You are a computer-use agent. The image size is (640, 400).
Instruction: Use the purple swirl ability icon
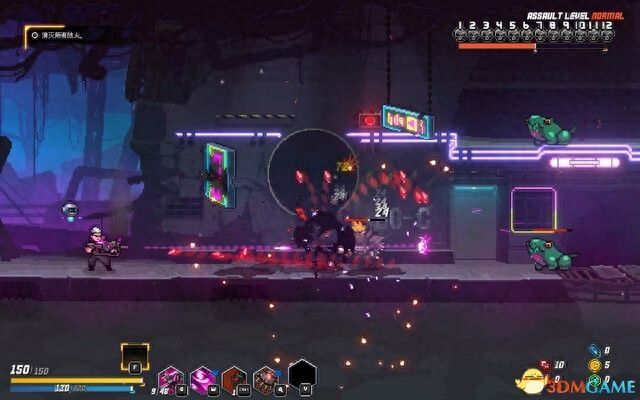(x=202, y=379)
